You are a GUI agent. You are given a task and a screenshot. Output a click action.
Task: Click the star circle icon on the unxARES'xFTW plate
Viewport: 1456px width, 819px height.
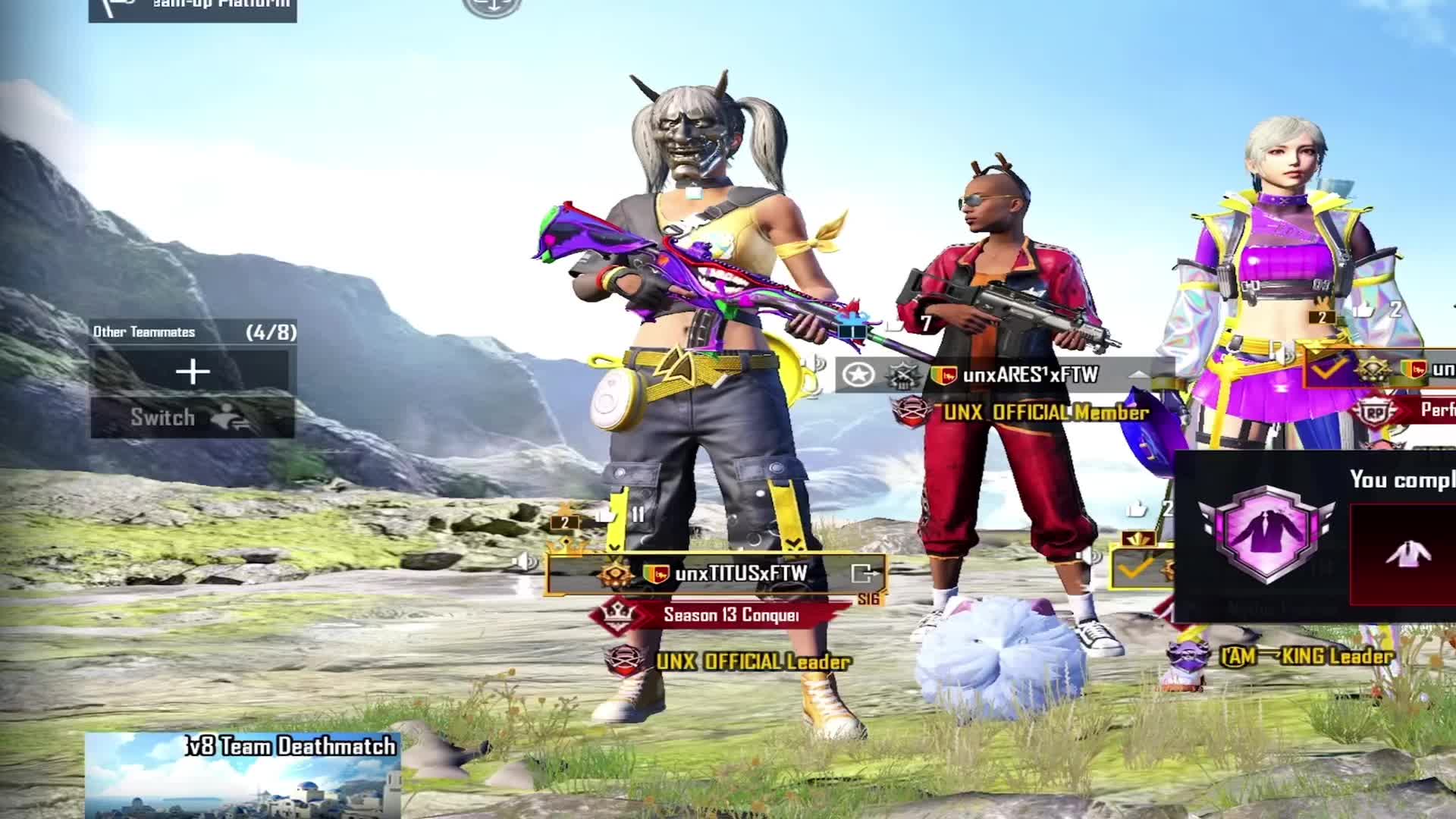click(858, 375)
